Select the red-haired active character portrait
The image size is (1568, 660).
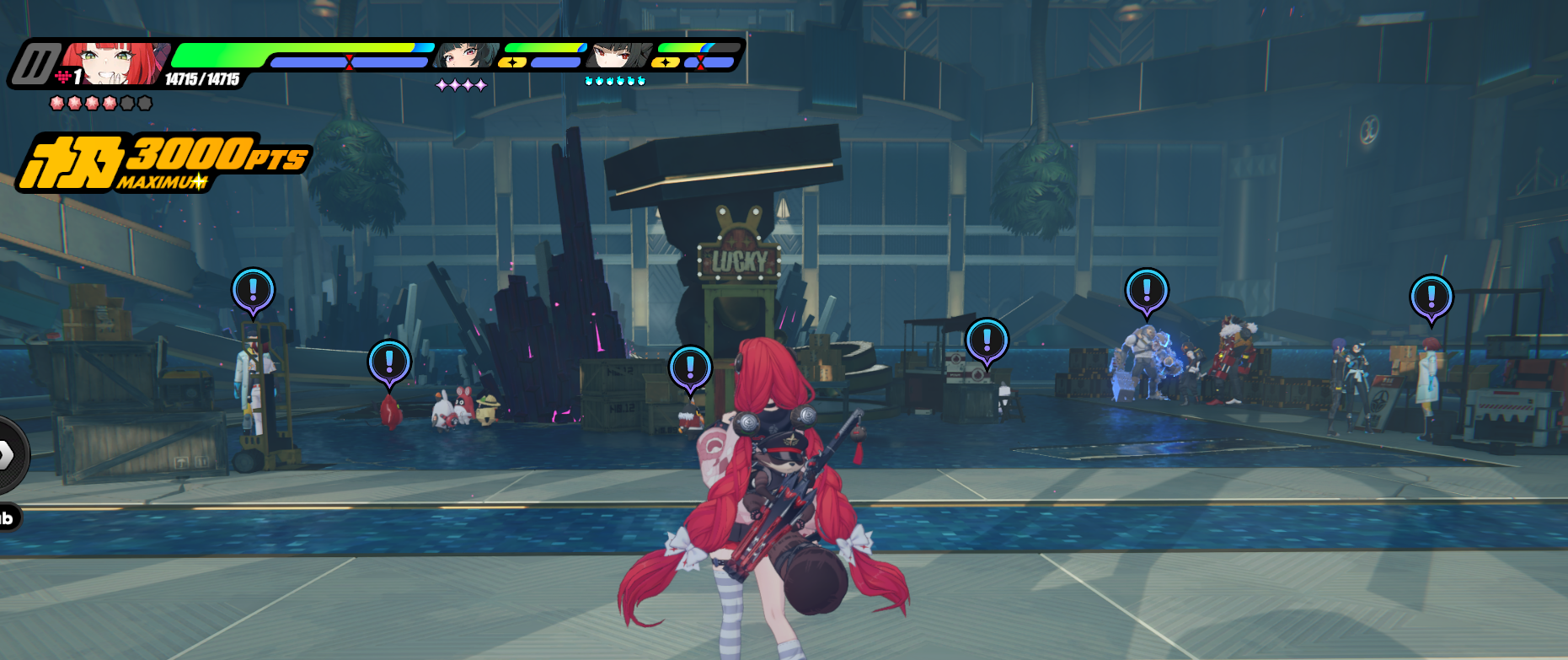[x=114, y=64]
